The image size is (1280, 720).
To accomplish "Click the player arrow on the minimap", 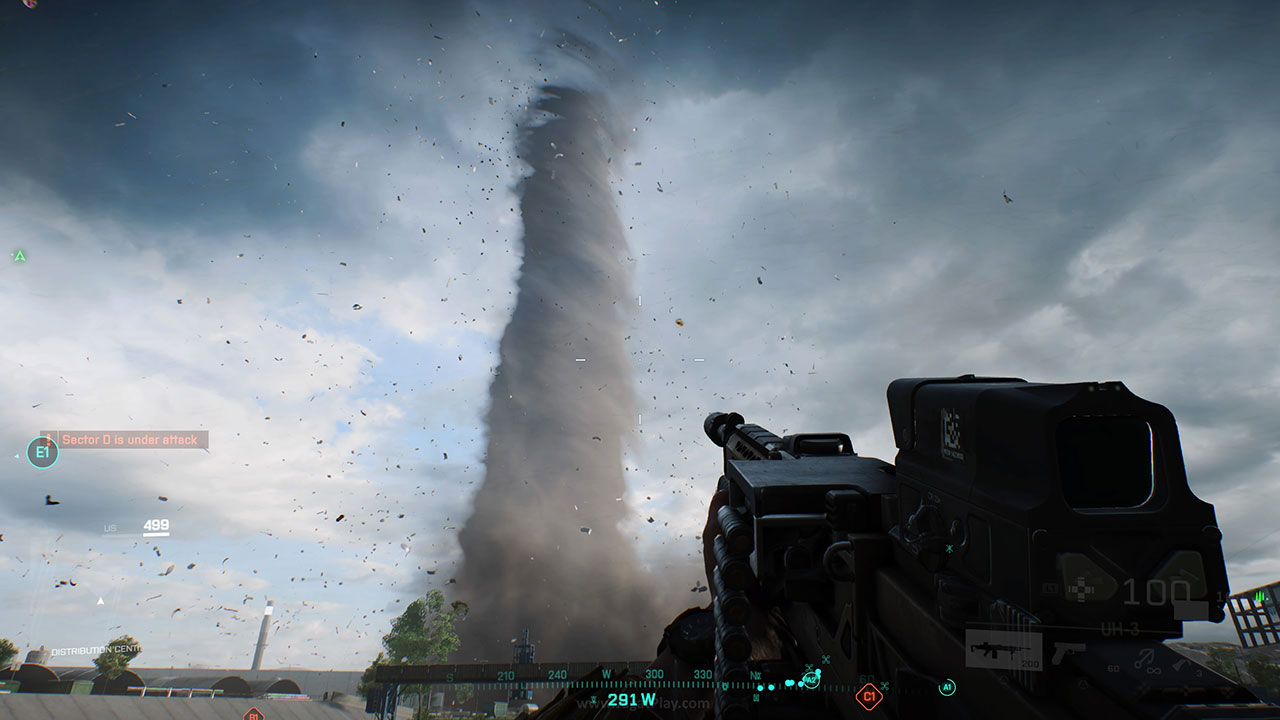I will coord(100,601).
